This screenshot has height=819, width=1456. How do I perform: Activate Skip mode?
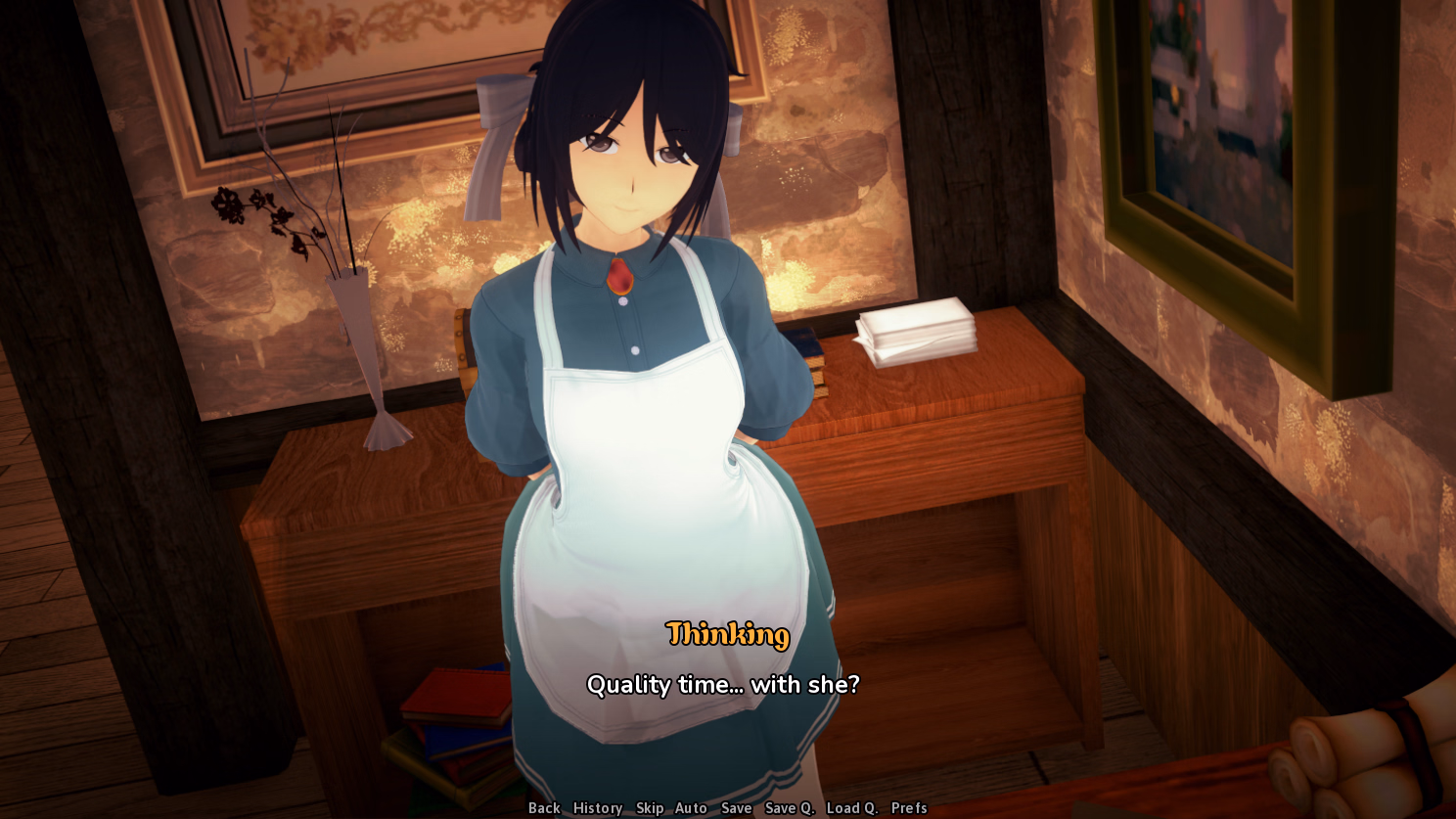[x=650, y=808]
